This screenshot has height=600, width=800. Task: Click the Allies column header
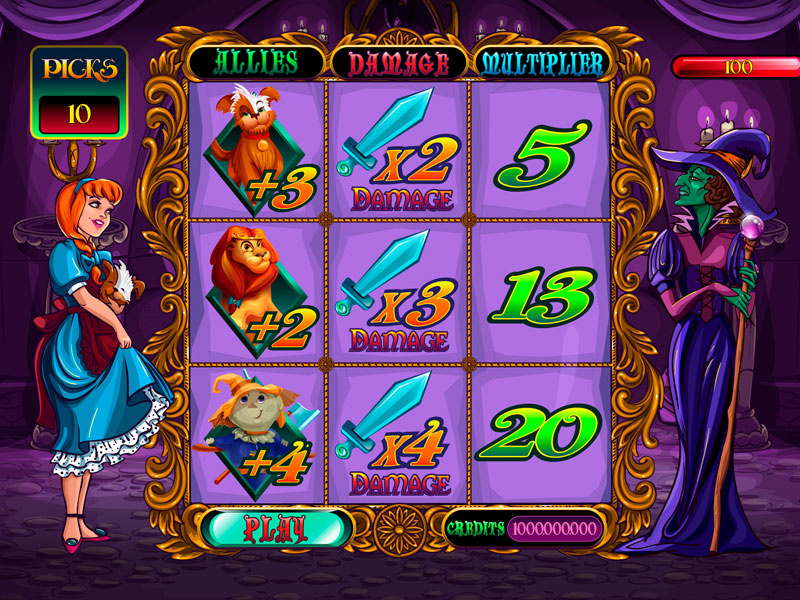255,62
